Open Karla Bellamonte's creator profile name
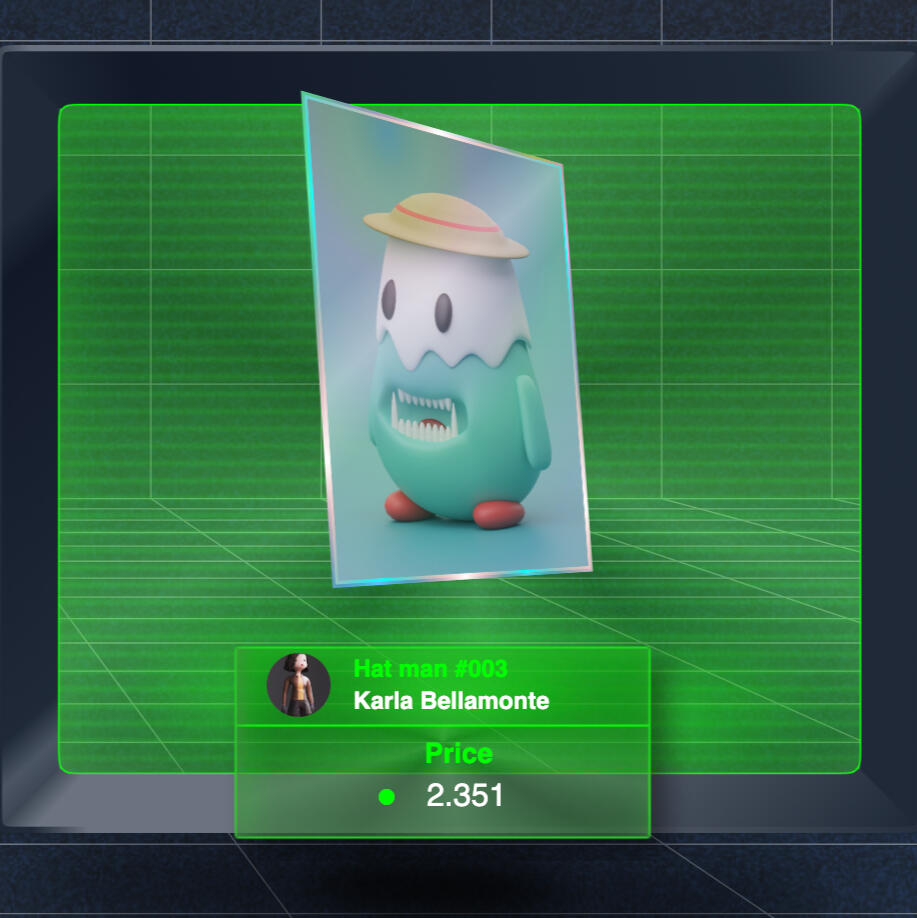The width and height of the screenshot is (917, 918). (x=451, y=701)
